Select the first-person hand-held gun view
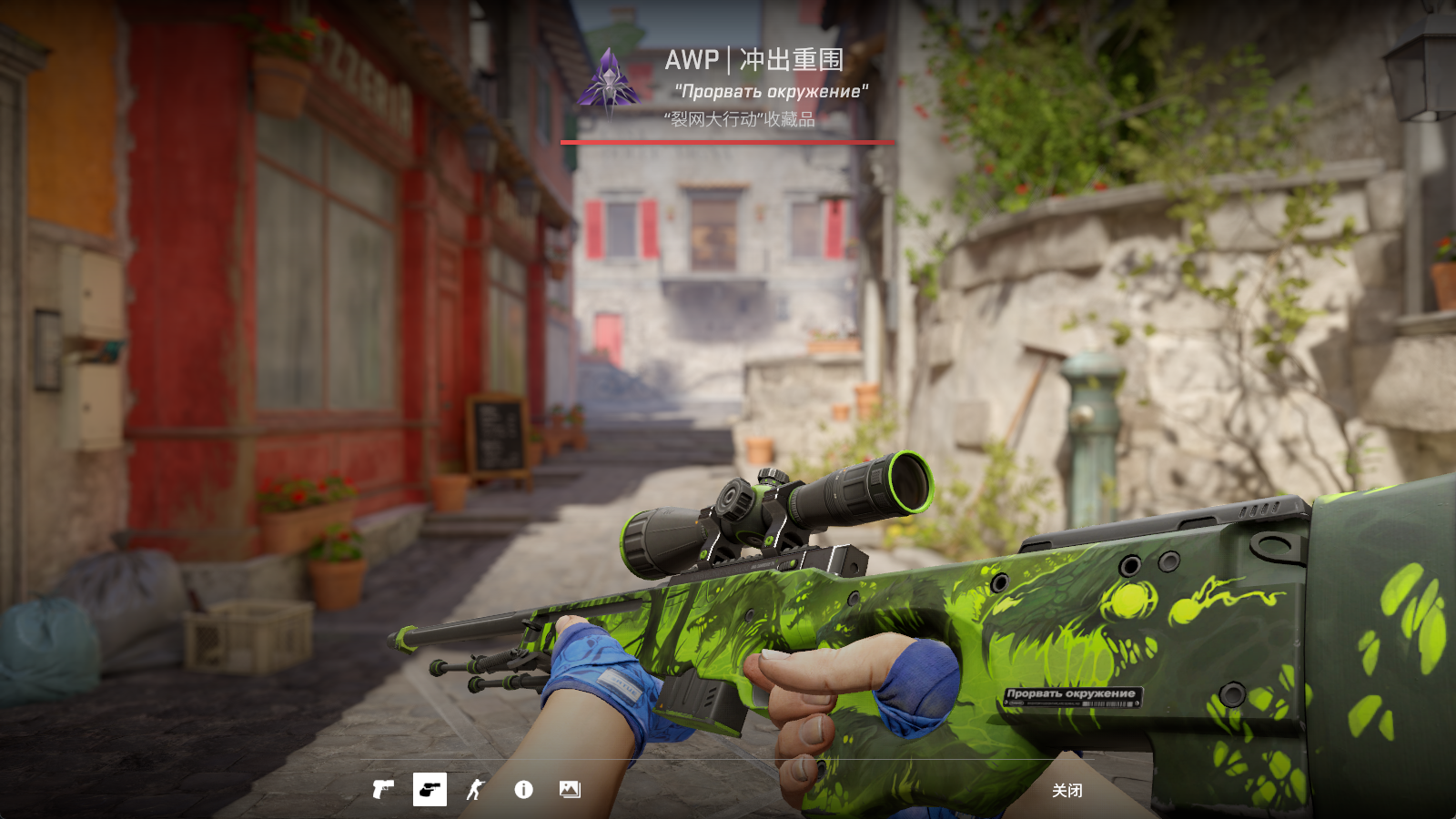Image resolution: width=1456 pixels, height=819 pixels. click(x=430, y=790)
